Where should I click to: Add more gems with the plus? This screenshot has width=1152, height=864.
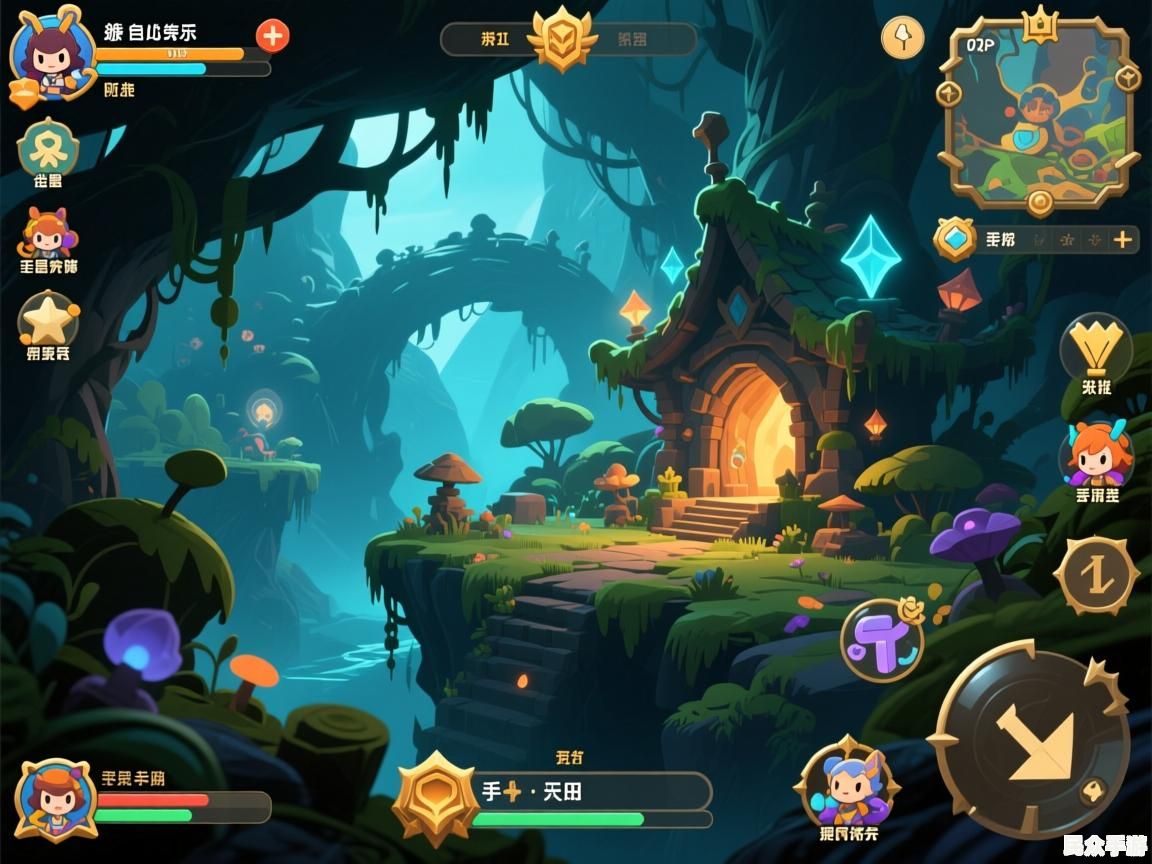[x=1123, y=239]
